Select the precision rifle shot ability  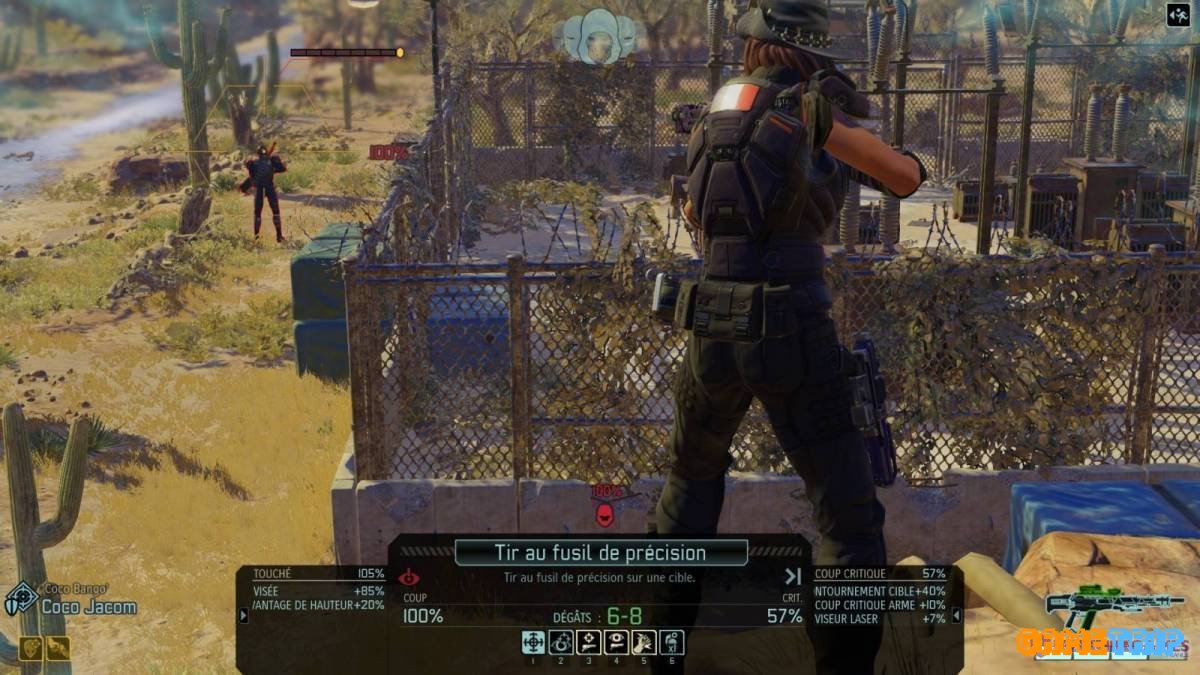point(533,642)
